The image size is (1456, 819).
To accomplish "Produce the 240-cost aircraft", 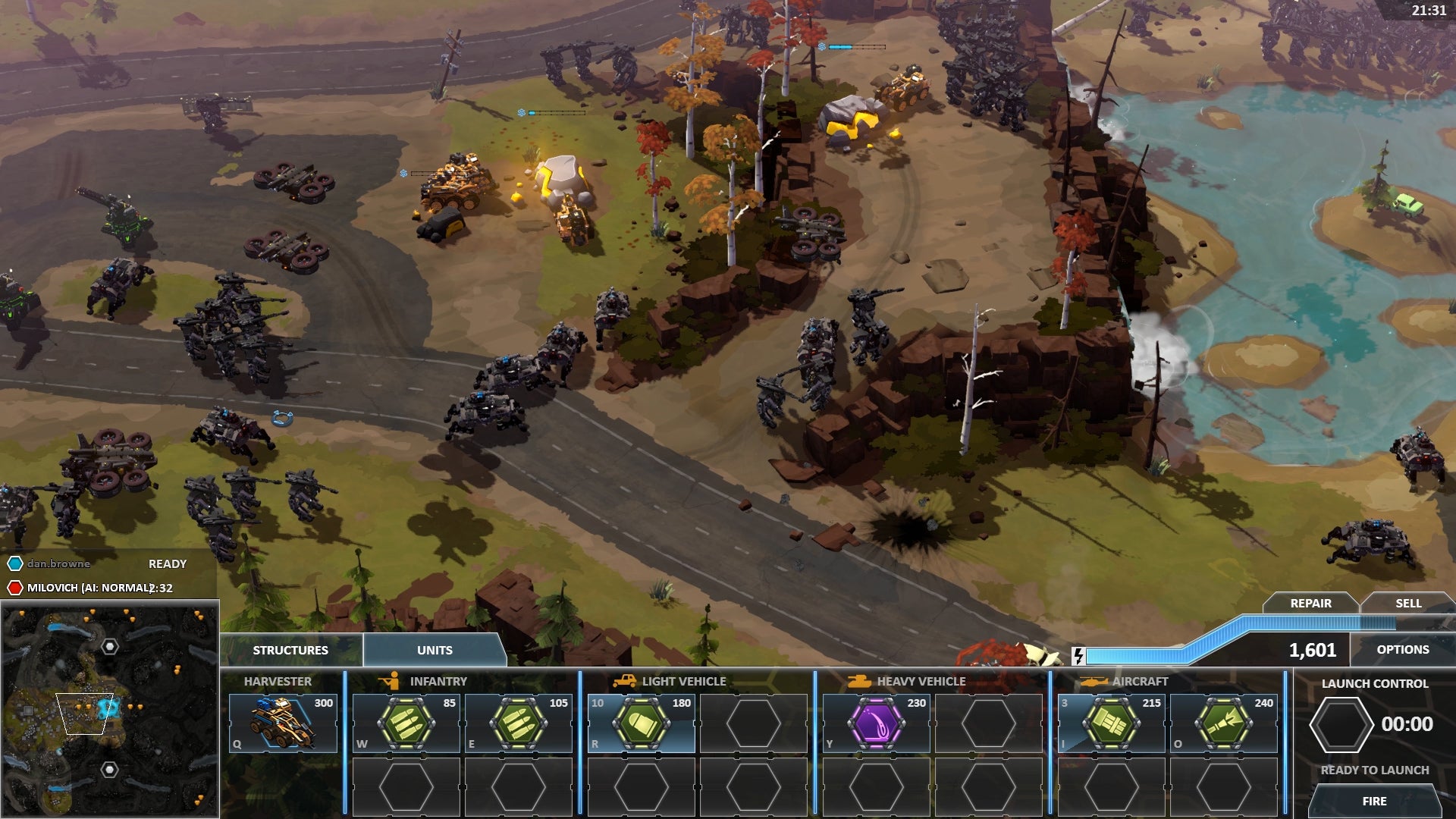I will (x=1224, y=723).
